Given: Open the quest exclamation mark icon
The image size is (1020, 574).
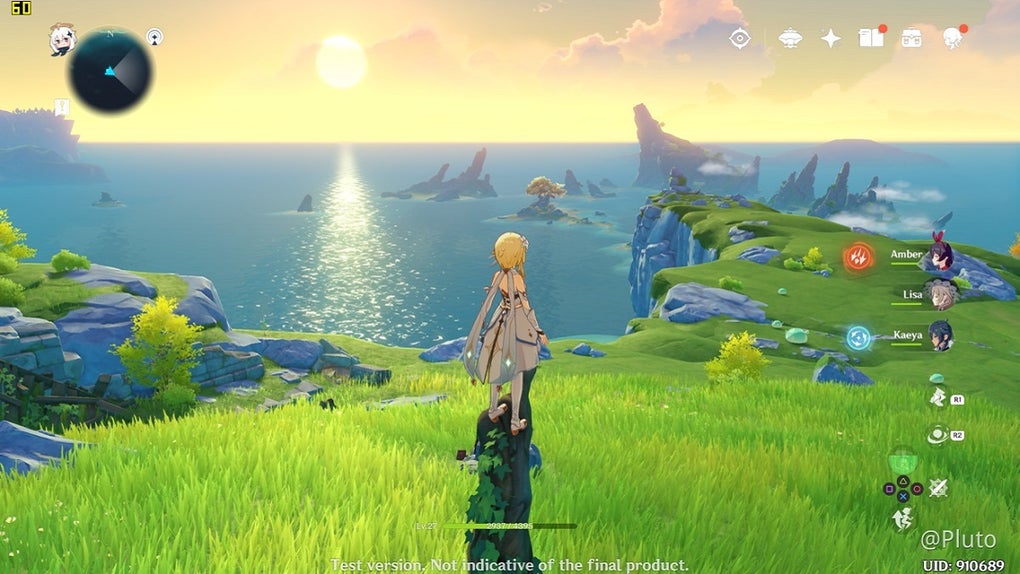Looking at the screenshot, I should click(x=62, y=105).
